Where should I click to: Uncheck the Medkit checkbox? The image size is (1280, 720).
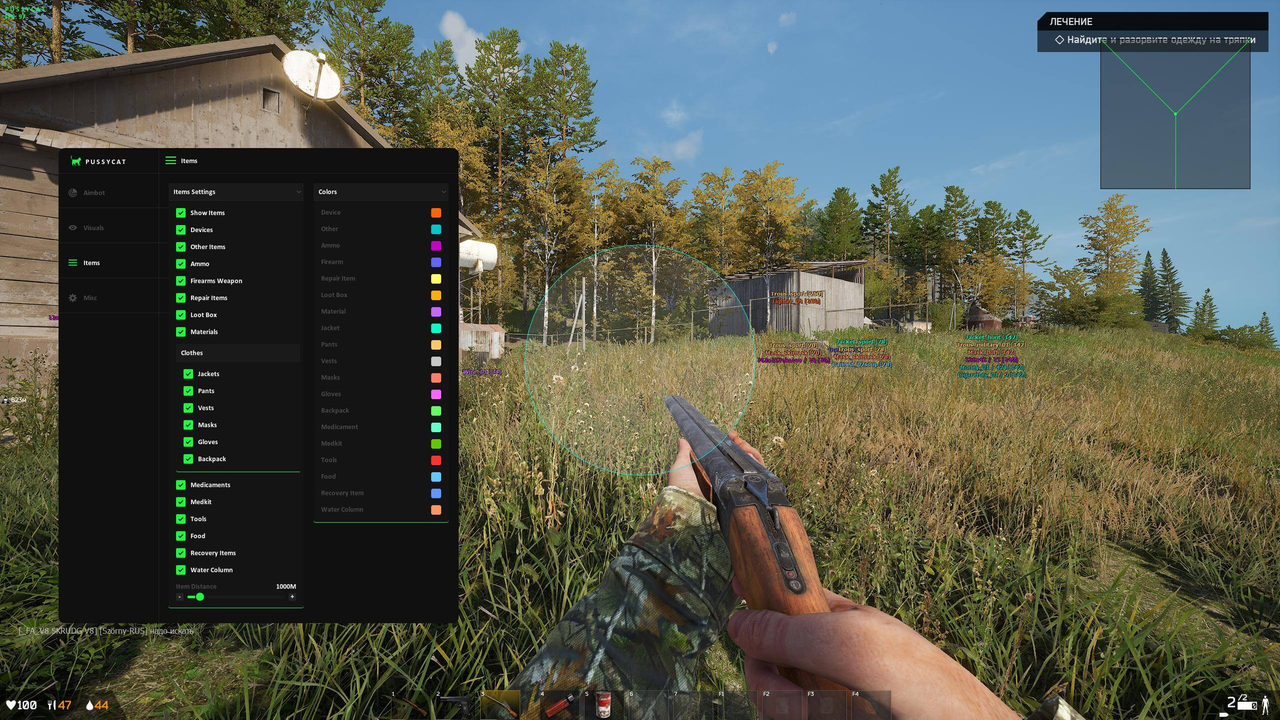tap(181, 502)
